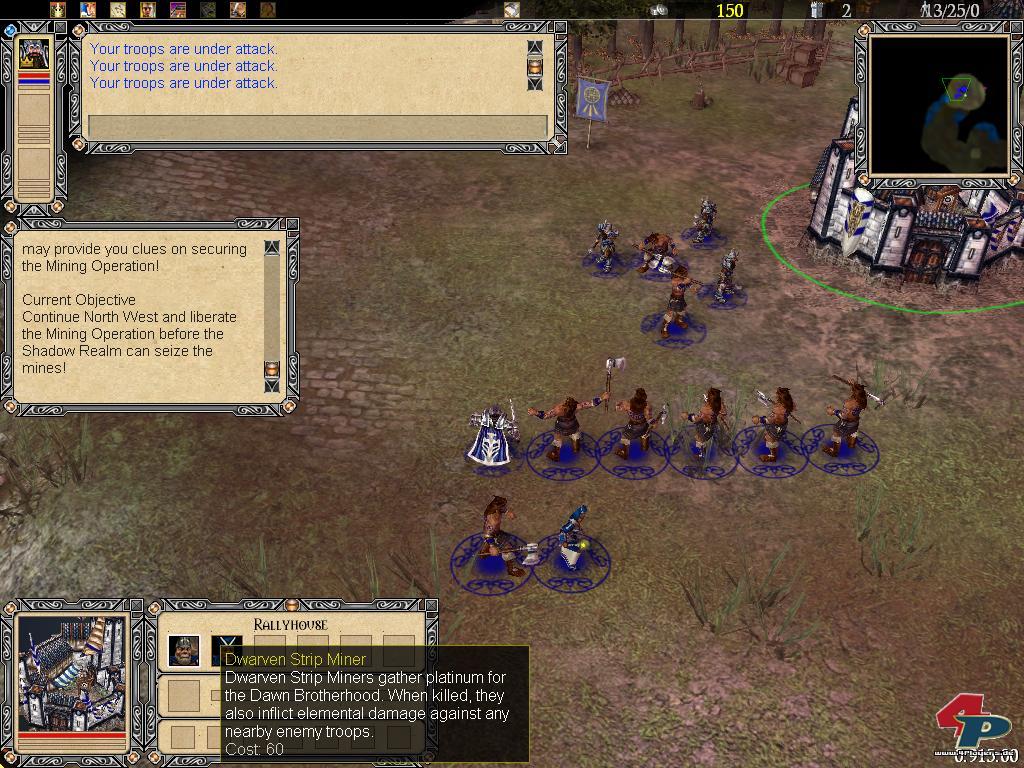Click the scroll icon in top bar

(x=512, y=10)
